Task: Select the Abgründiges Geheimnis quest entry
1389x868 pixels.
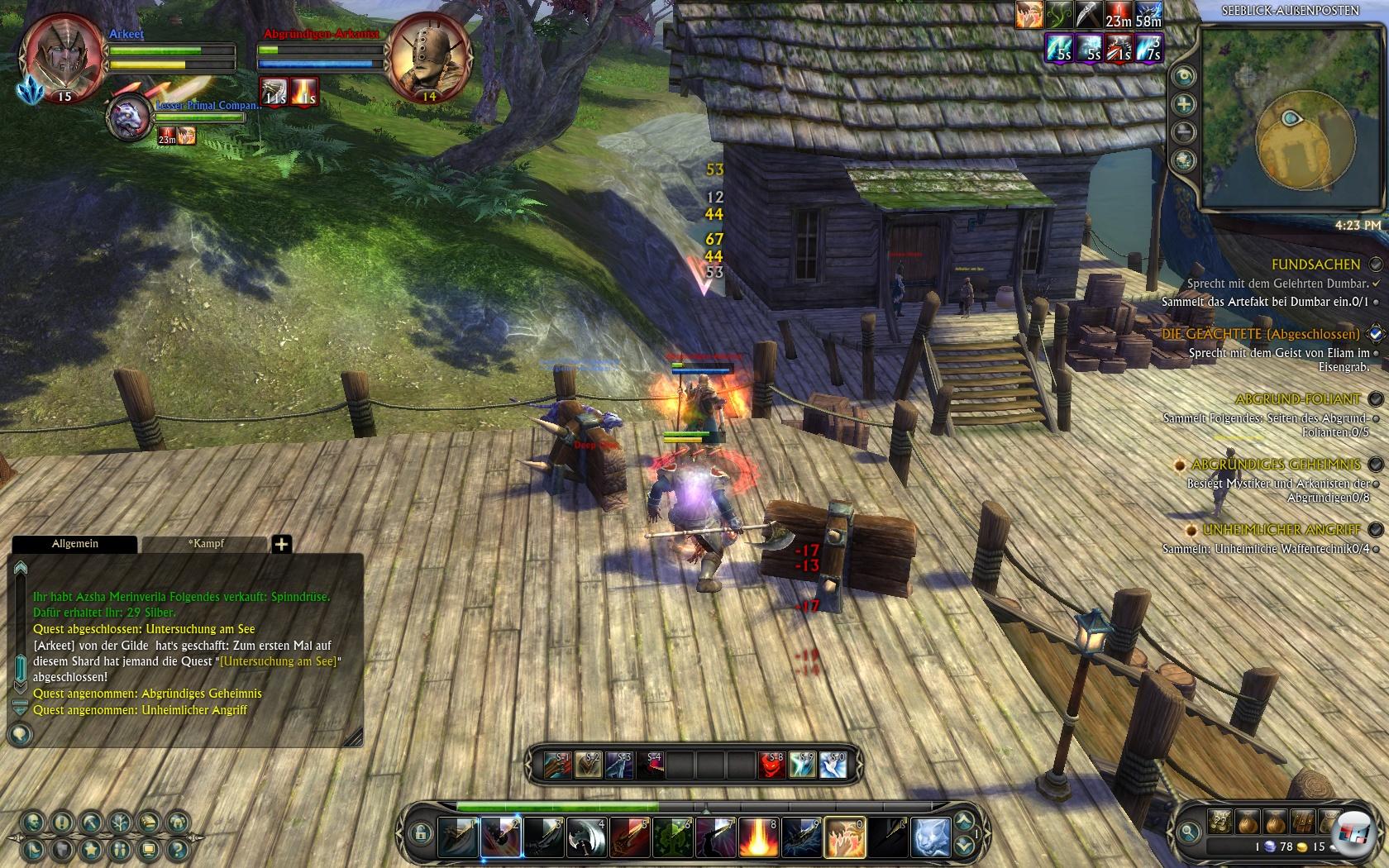Action: tap(1276, 465)
